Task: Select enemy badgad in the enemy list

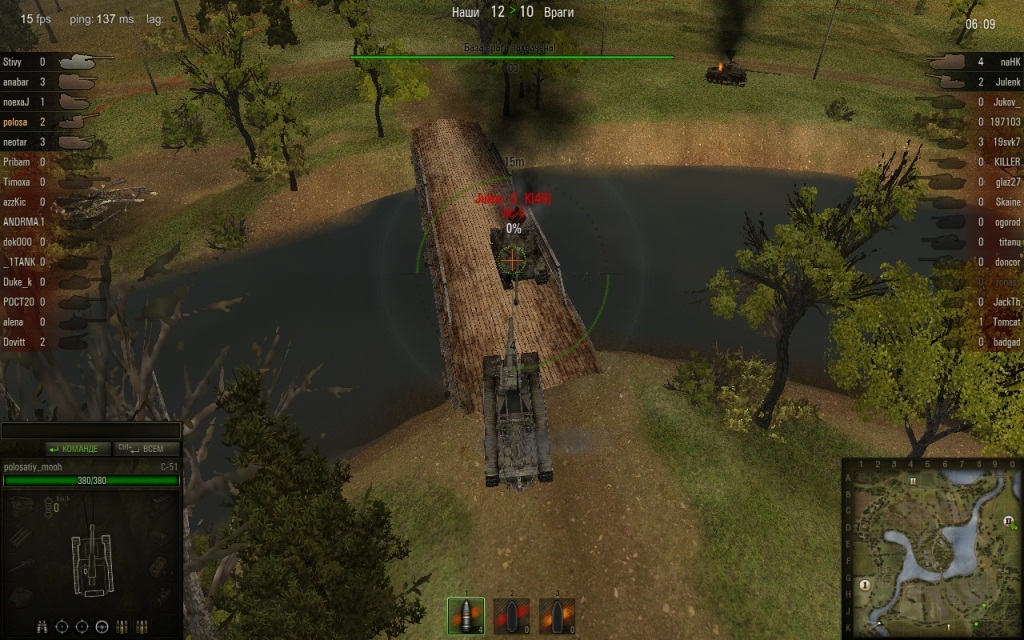Action: [x=1006, y=342]
